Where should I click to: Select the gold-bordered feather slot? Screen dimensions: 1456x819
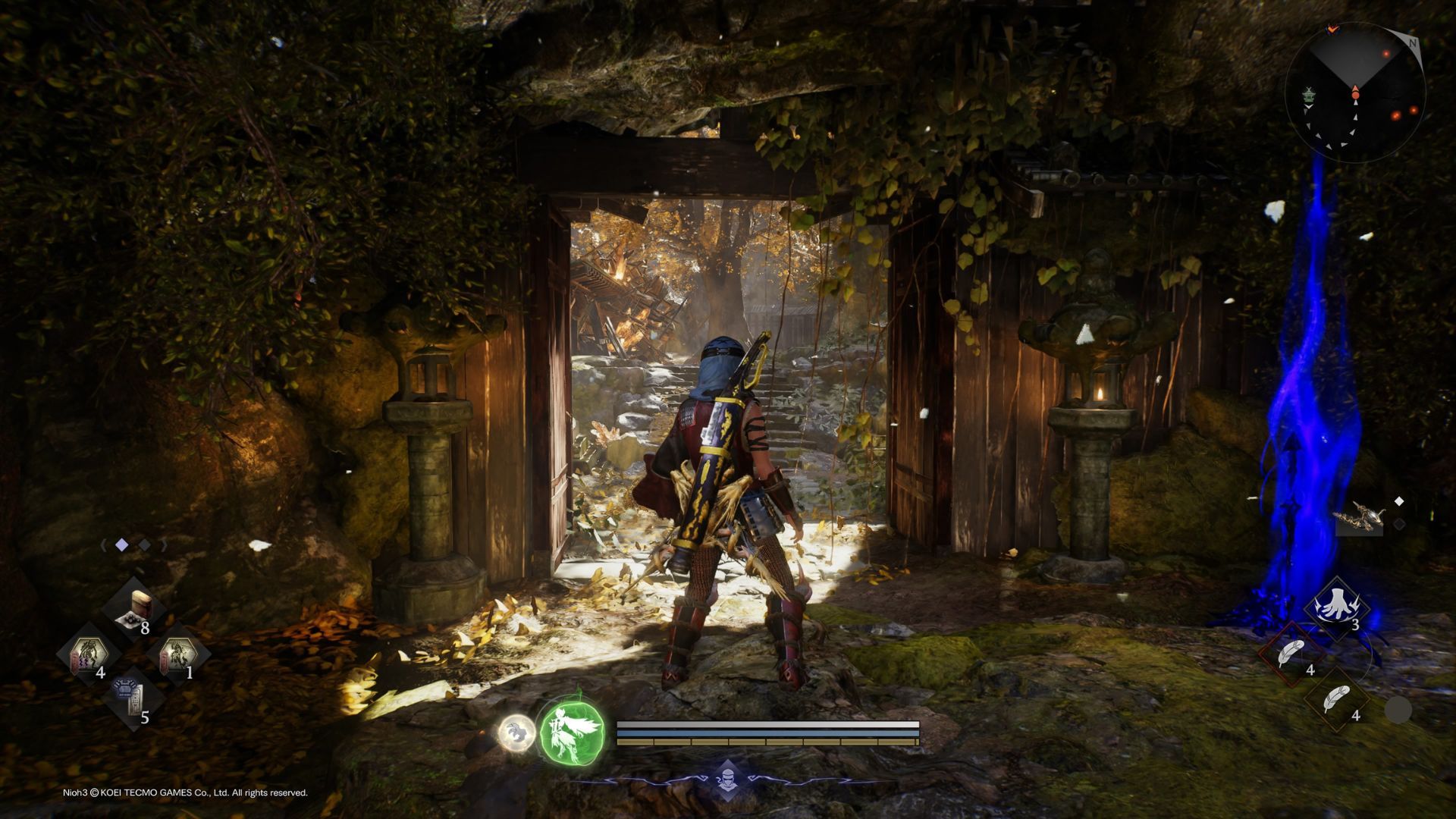pyautogui.click(x=1338, y=699)
